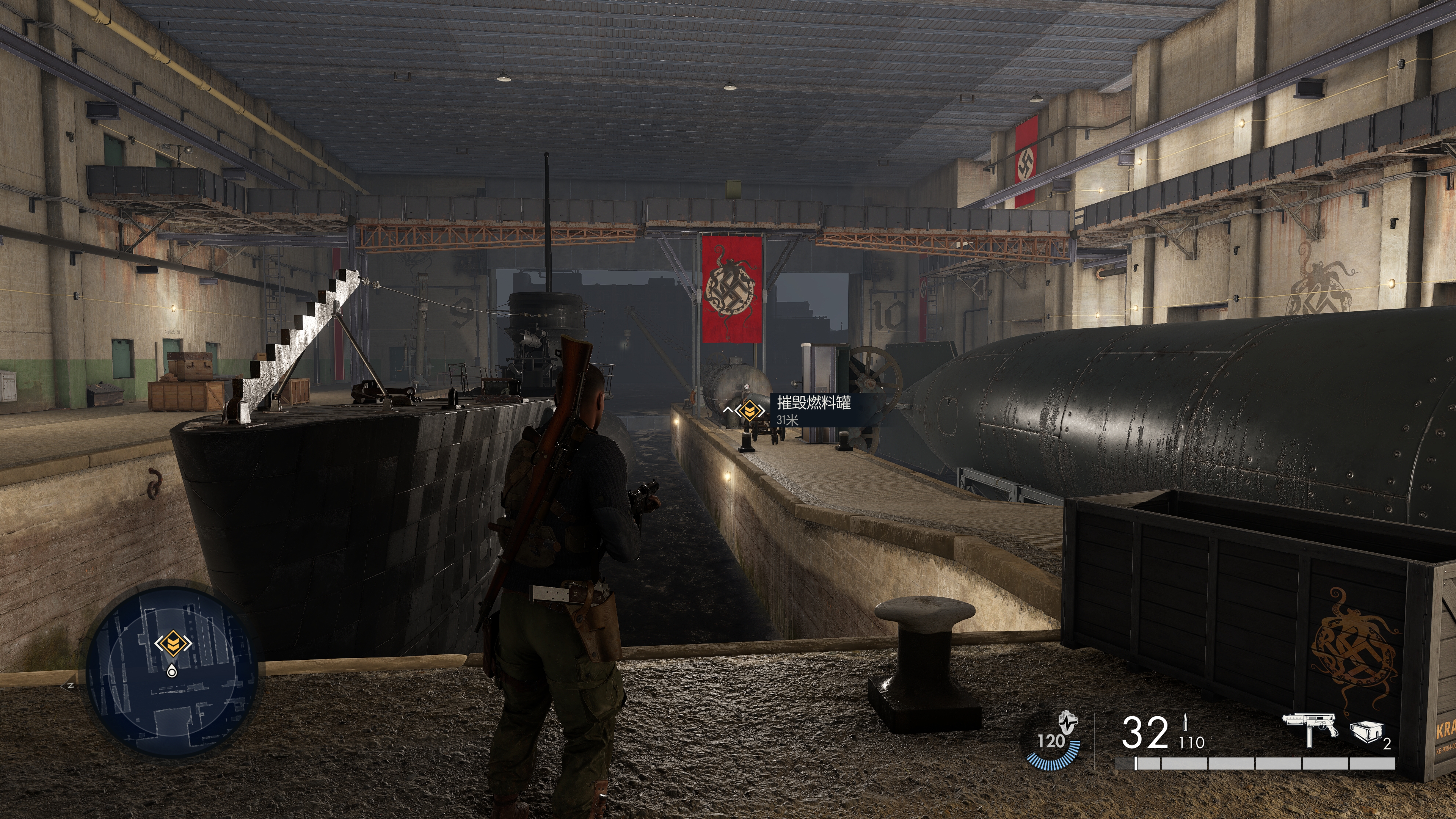The width and height of the screenshot is (1456, 819).
Task: Choose the medkit item icon
Action: coord(1366,731)
